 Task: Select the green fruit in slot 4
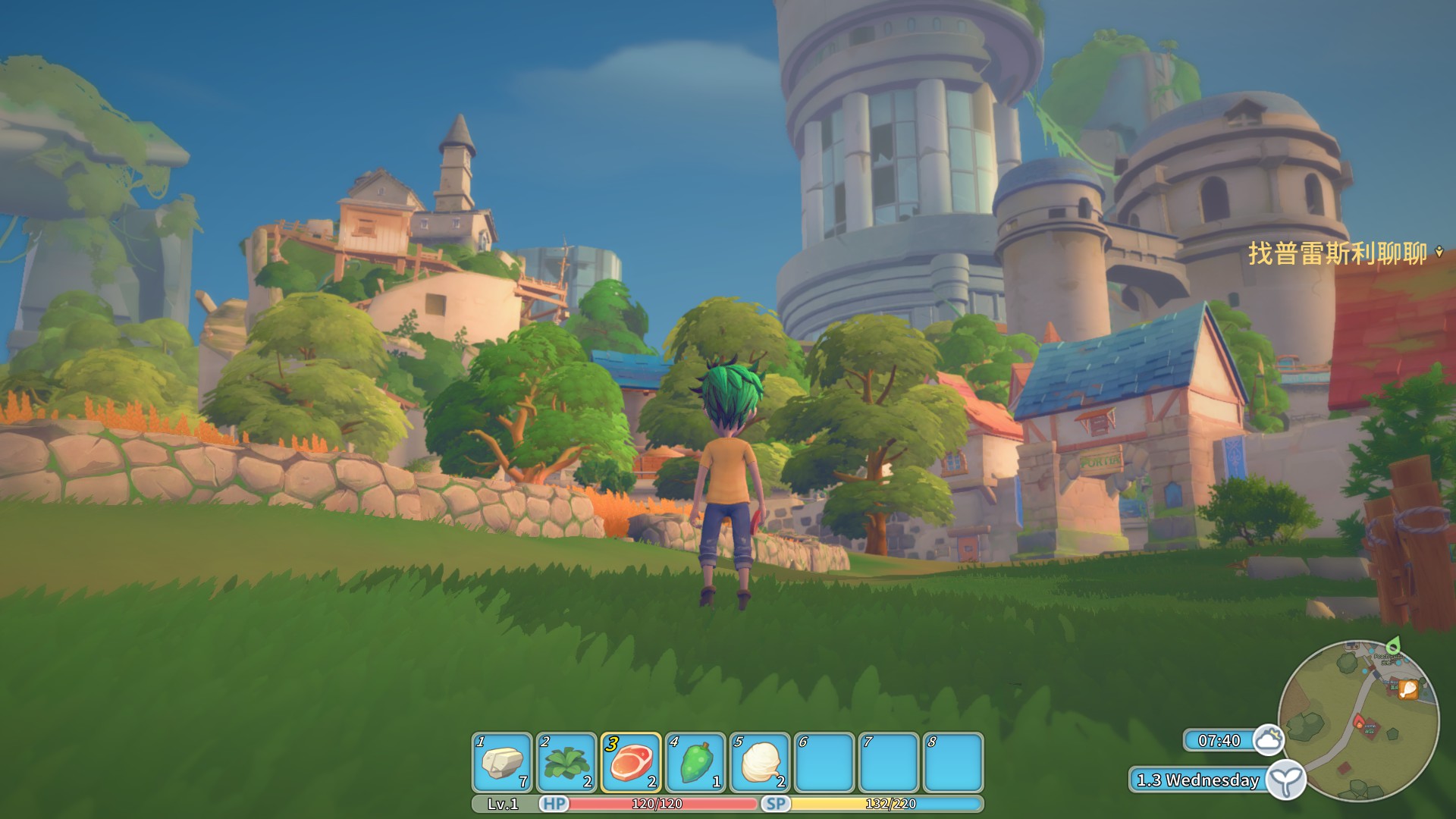pyautogui.click(x=695, y=761)
